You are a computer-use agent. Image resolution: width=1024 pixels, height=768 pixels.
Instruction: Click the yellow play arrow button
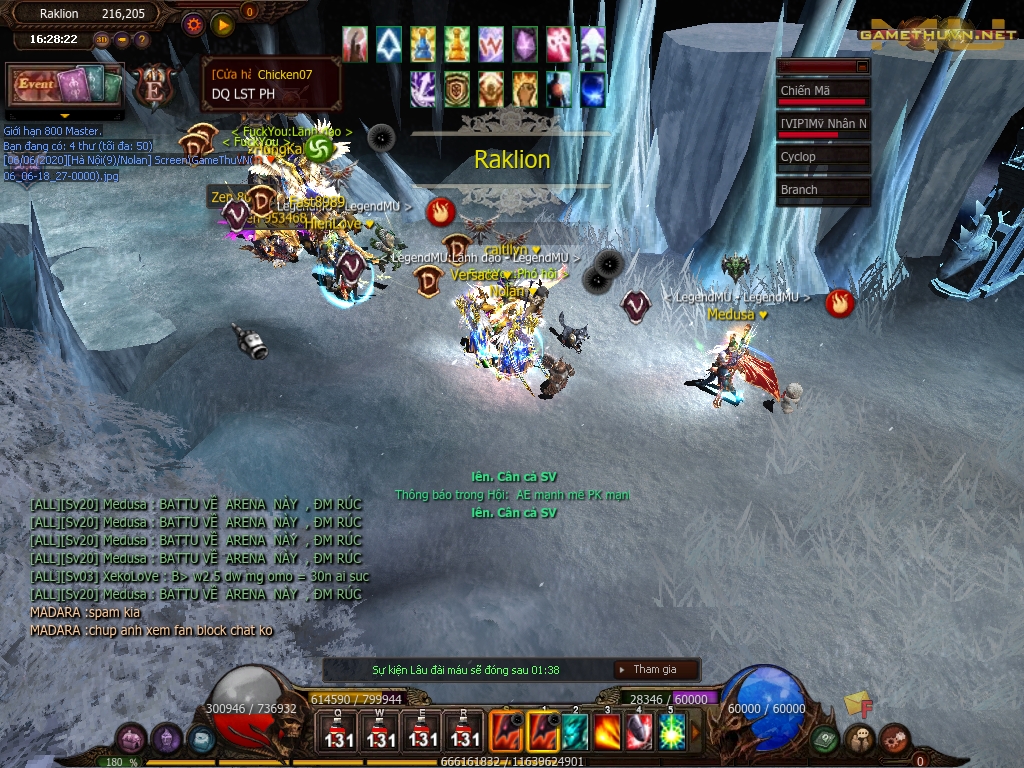pos(222,23)
